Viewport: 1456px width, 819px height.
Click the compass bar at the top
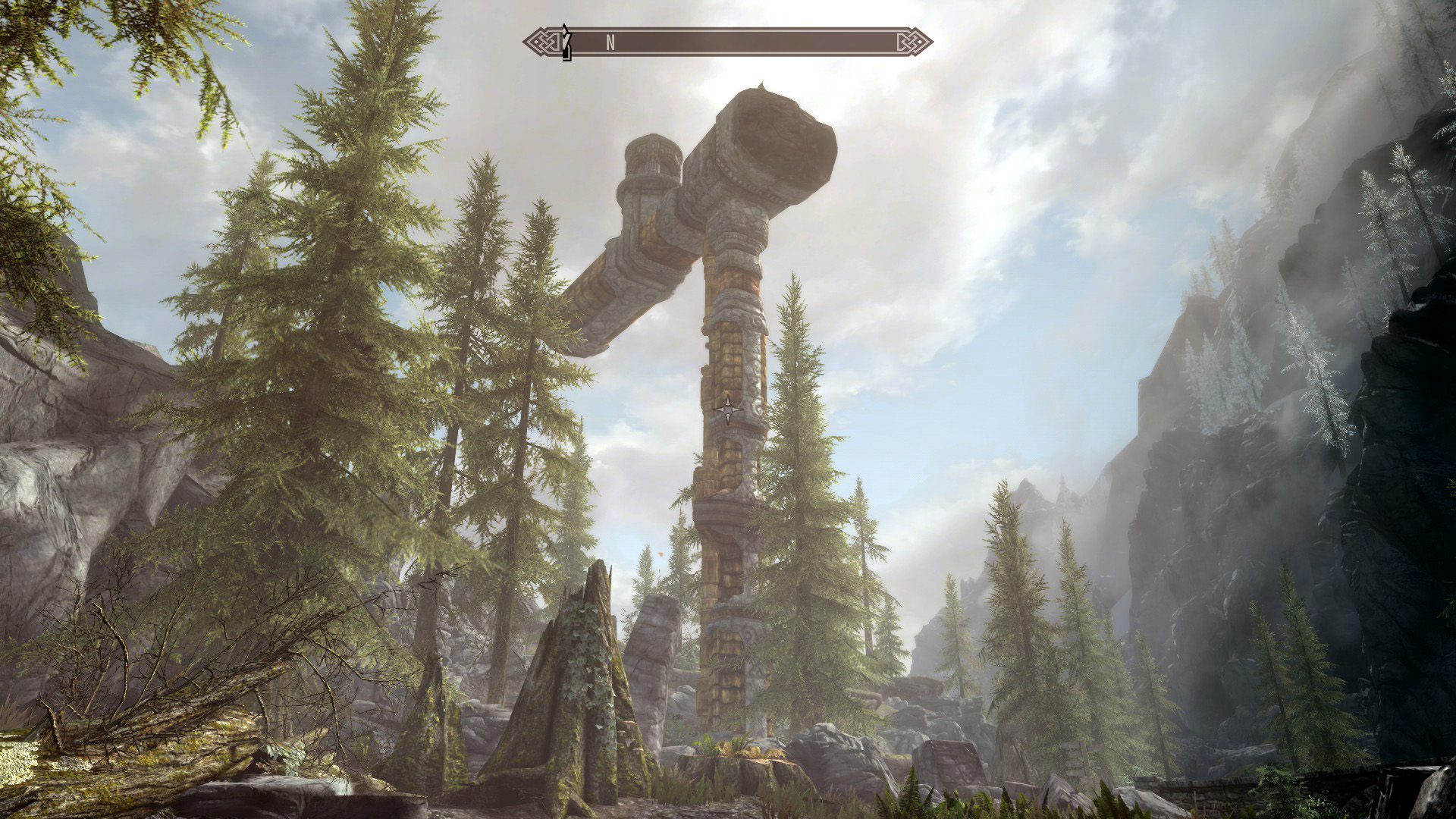click(x=728, y=42)
